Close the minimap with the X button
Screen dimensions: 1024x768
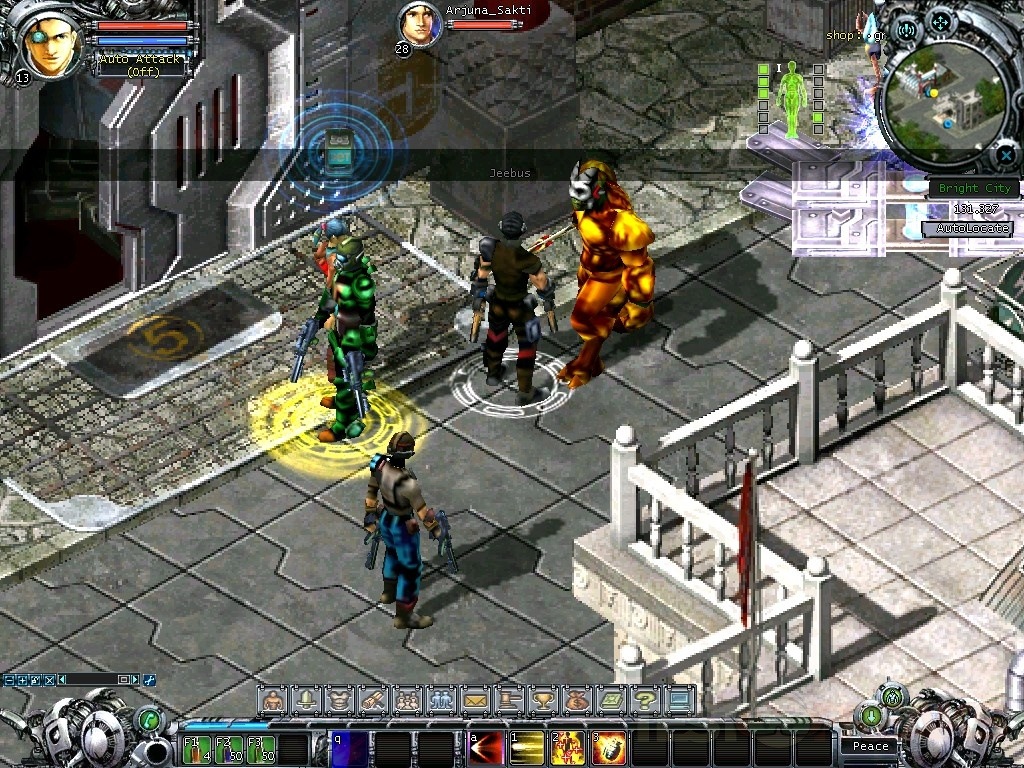tap(1005, 155)
